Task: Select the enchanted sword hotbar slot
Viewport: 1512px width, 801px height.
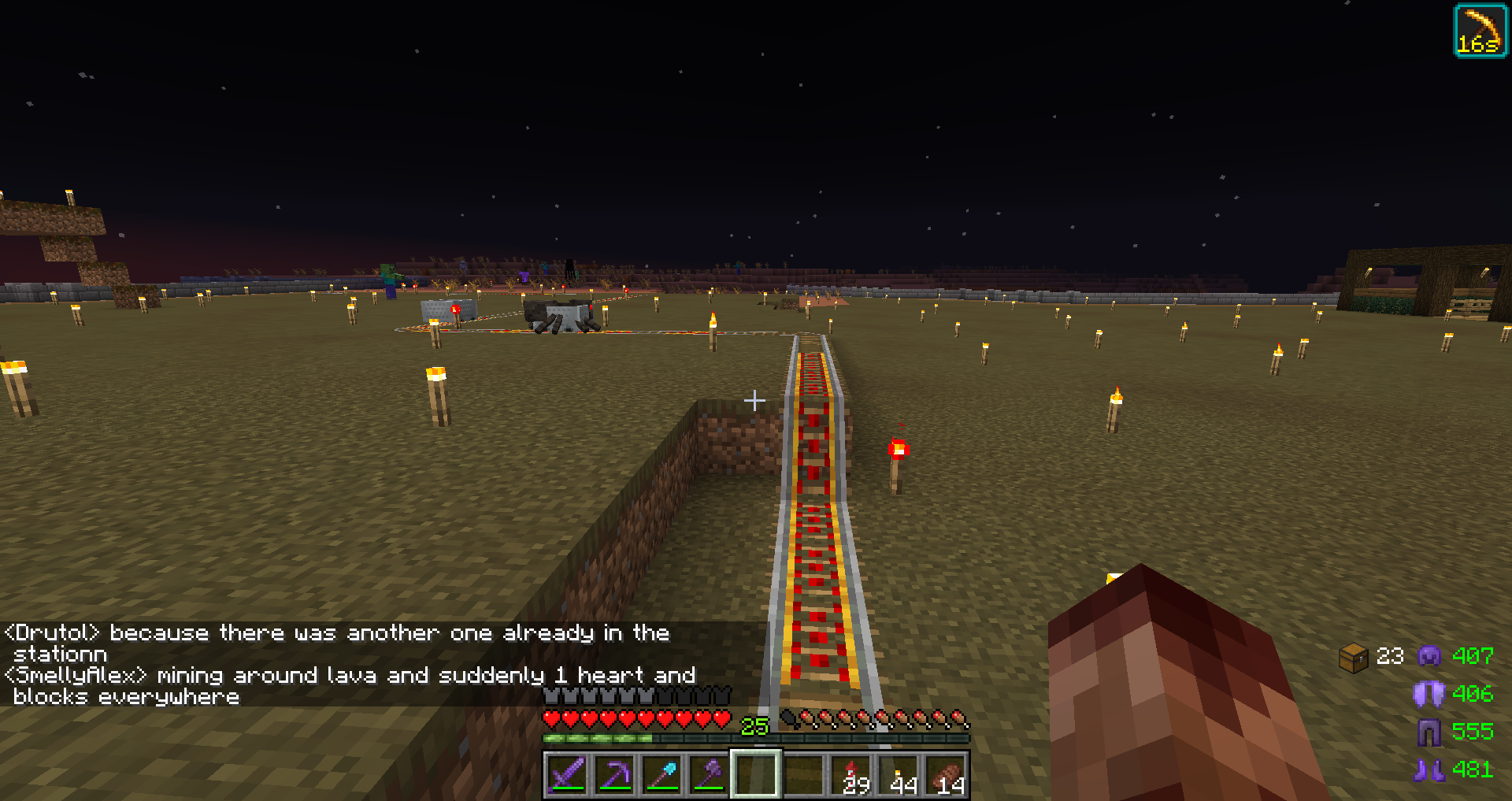Action: pos(567,774)
